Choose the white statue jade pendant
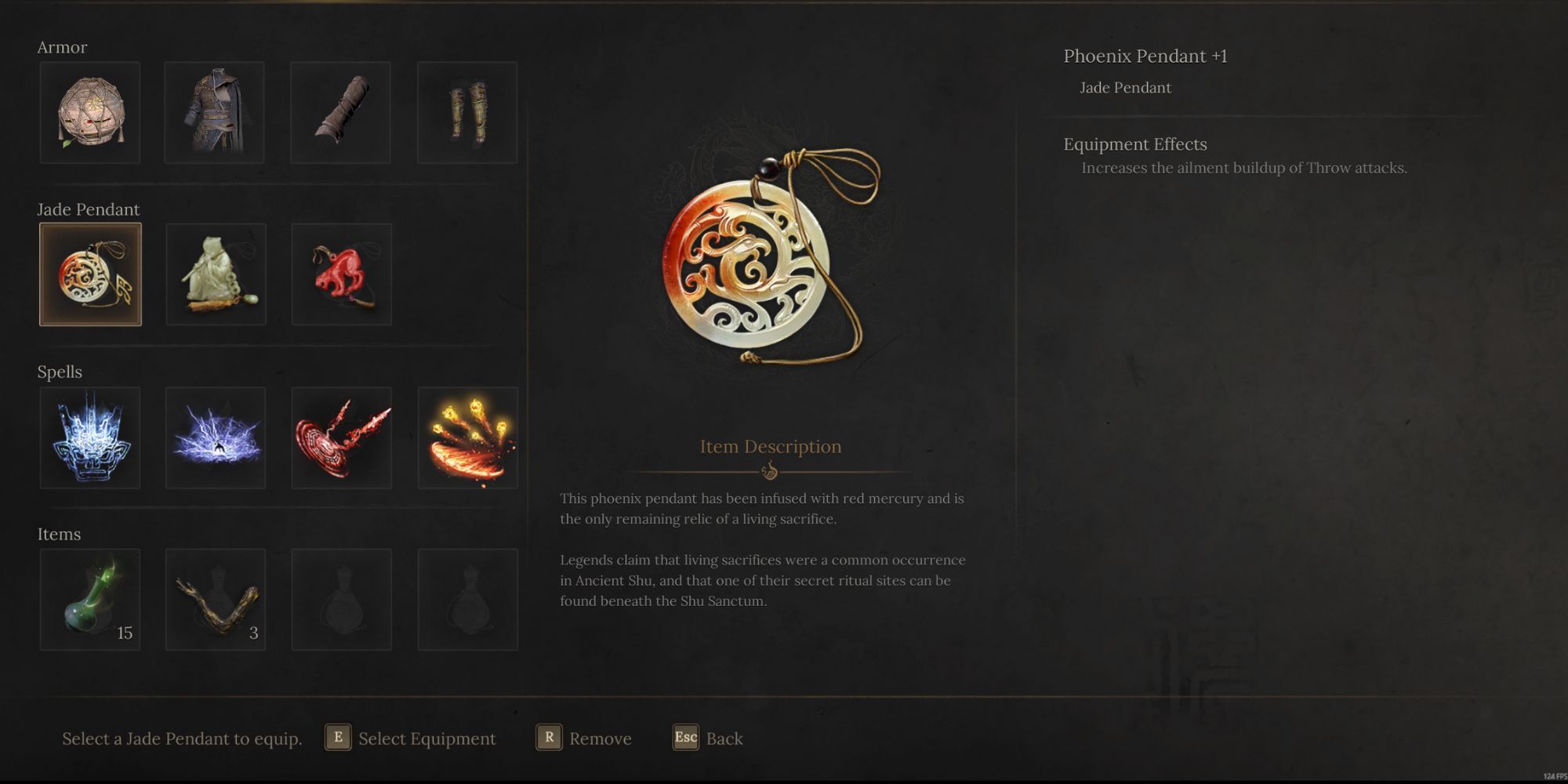Viewport: 1568px width, 784px height. [x=215, y=274]
